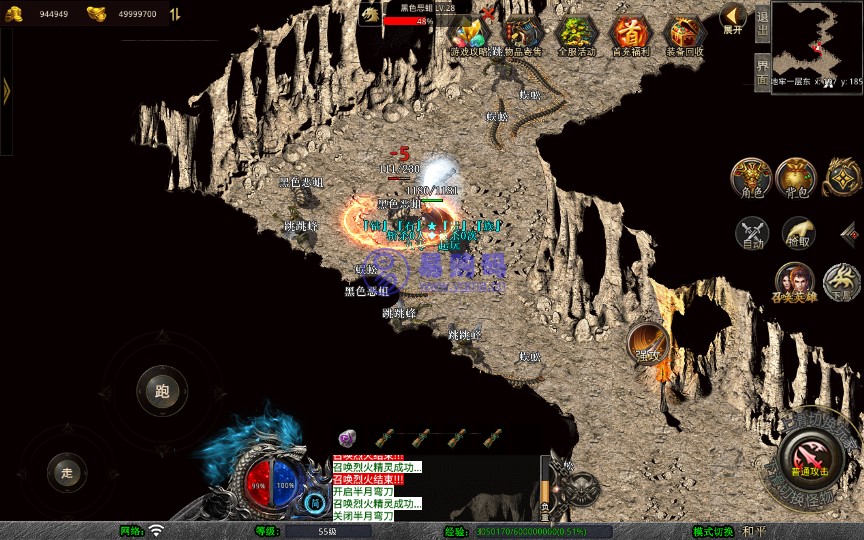
Task: Open the 游戏攻略 game guide icon
Action: click(x=469, y=34)
